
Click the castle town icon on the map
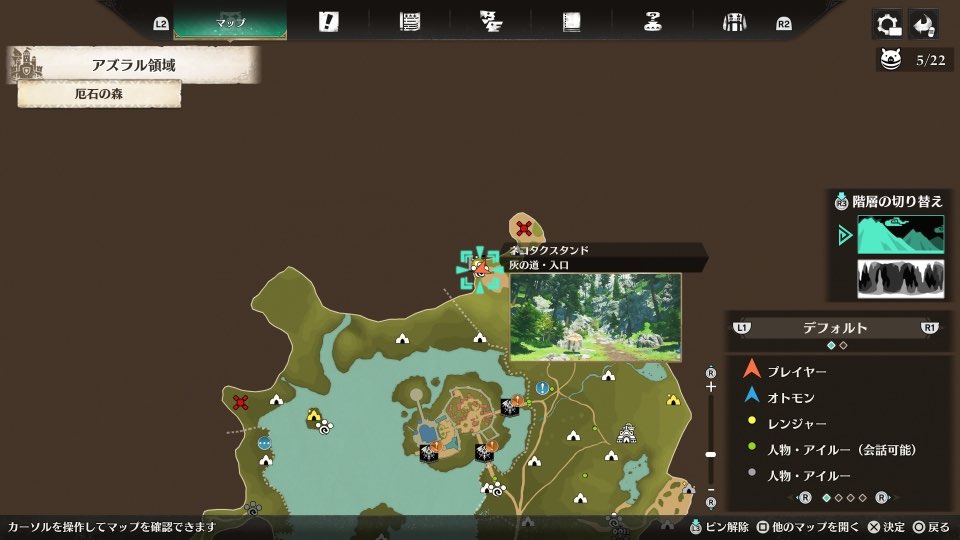[x=627, y=433]
